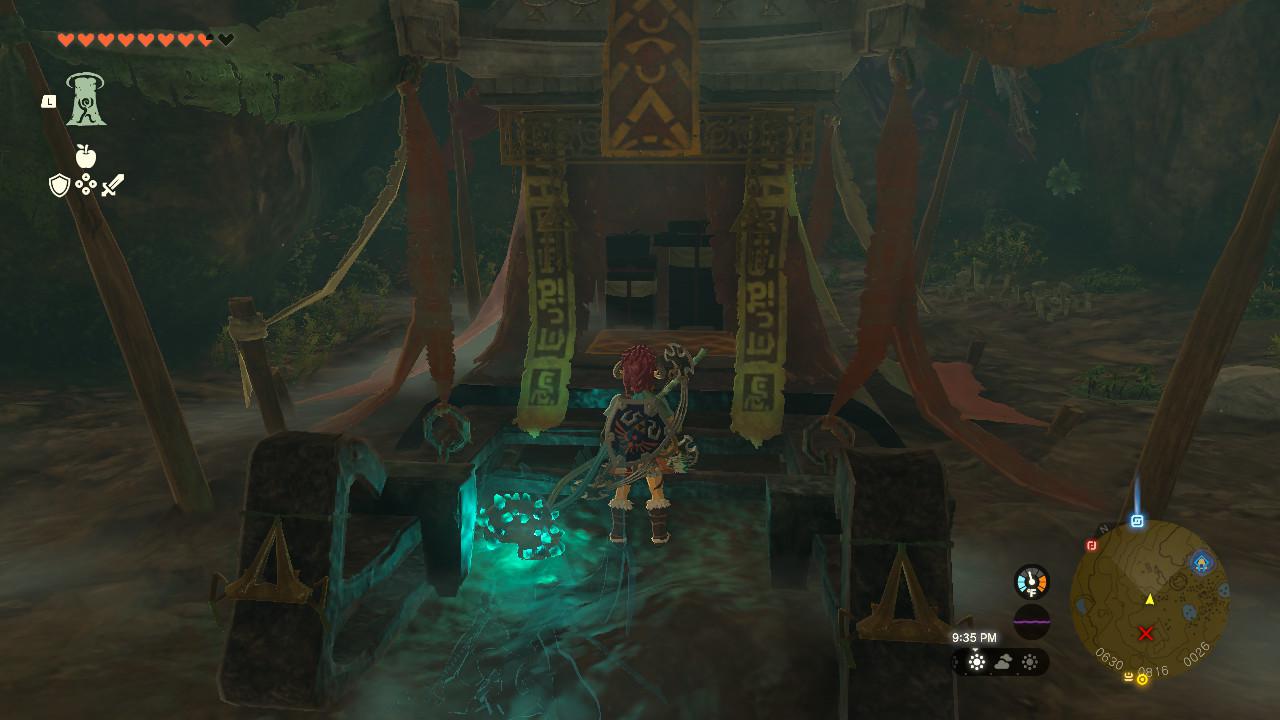
Task: Select the sword equipment icon
Action: pyautogui.click(x=112, y=183)
